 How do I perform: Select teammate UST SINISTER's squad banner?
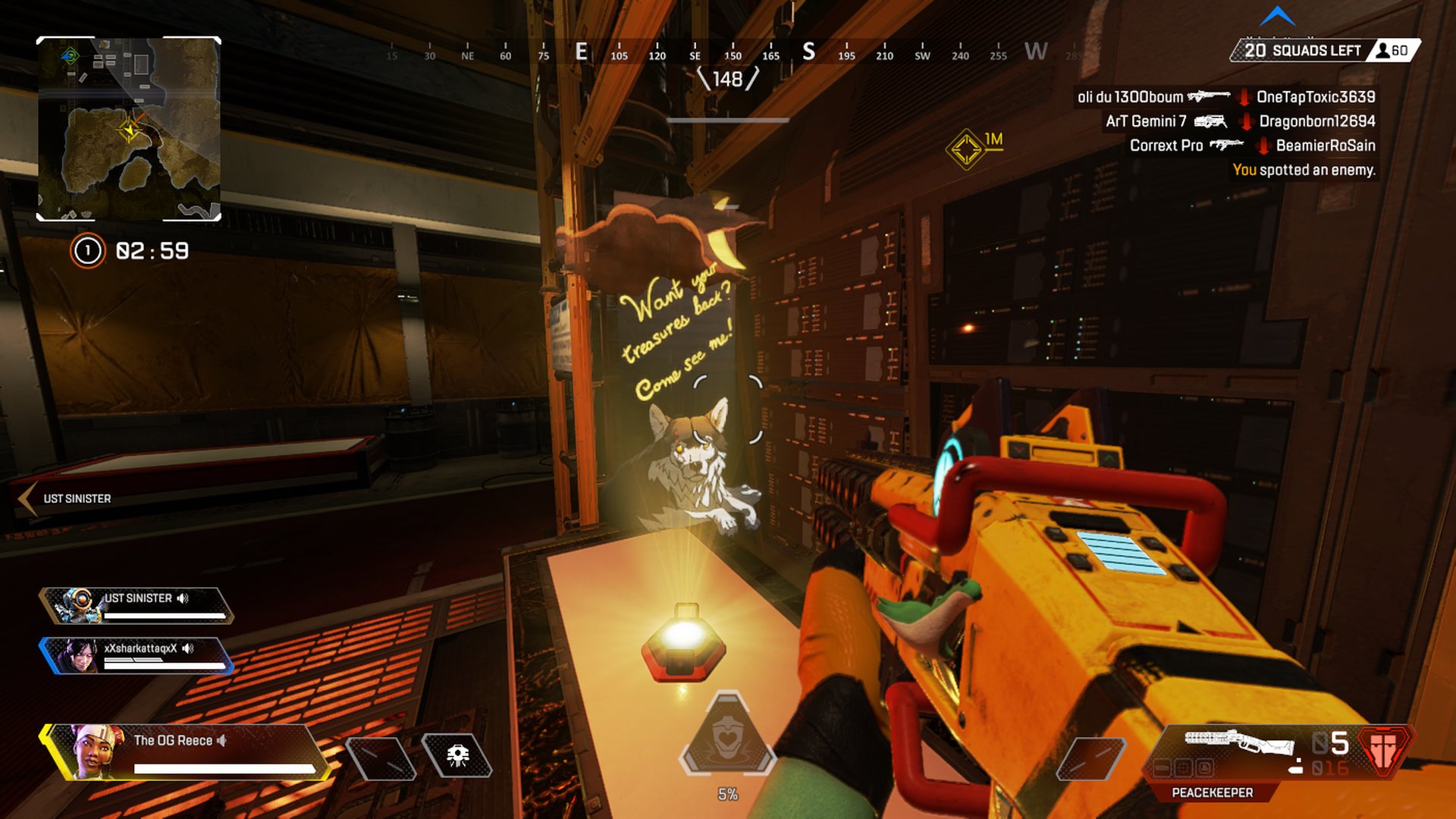(x=136, y=606)
